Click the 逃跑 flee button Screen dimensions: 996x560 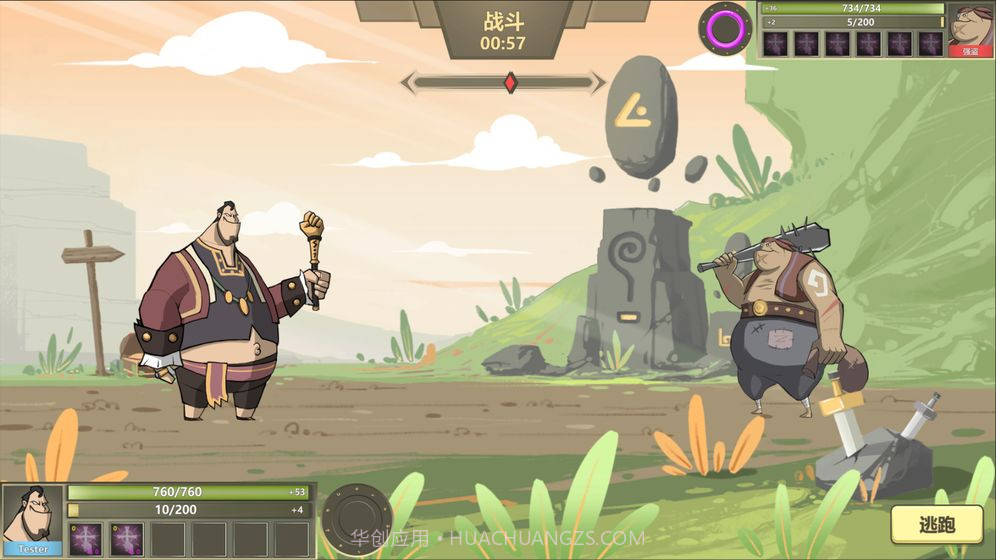coord(936,524)
